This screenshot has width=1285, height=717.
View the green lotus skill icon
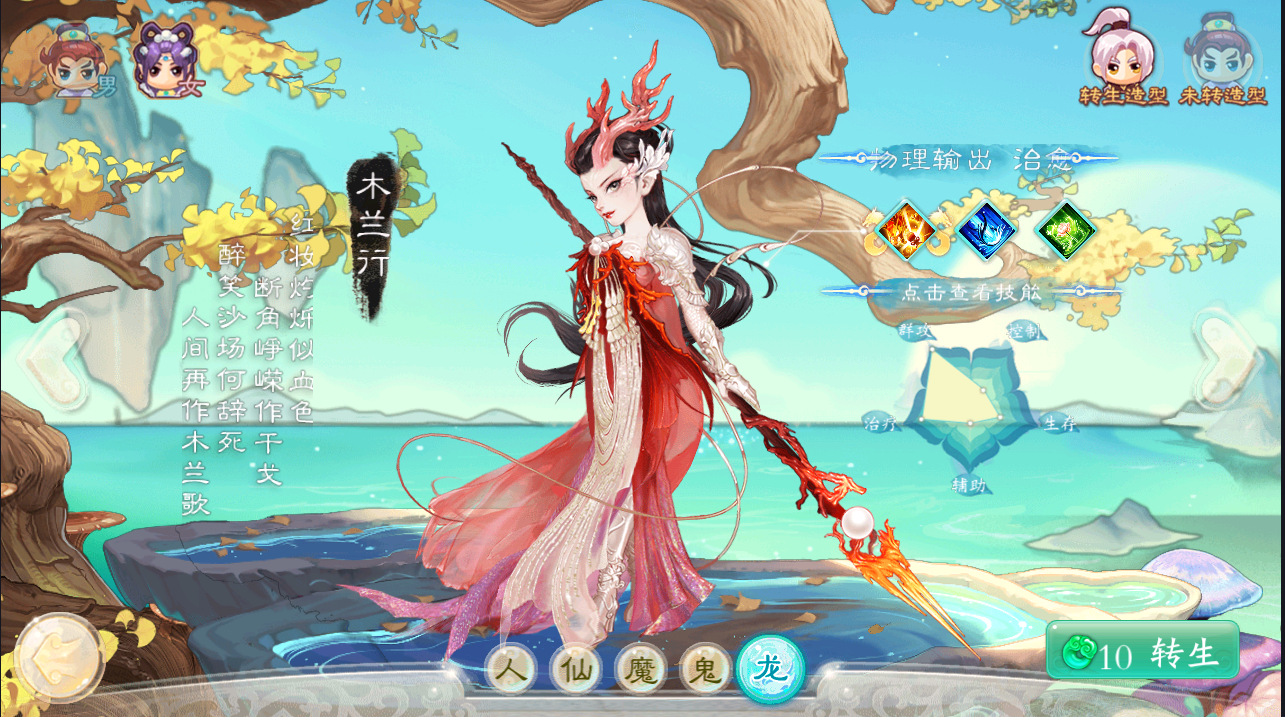pyautogui.click(x=1066, y=230)
